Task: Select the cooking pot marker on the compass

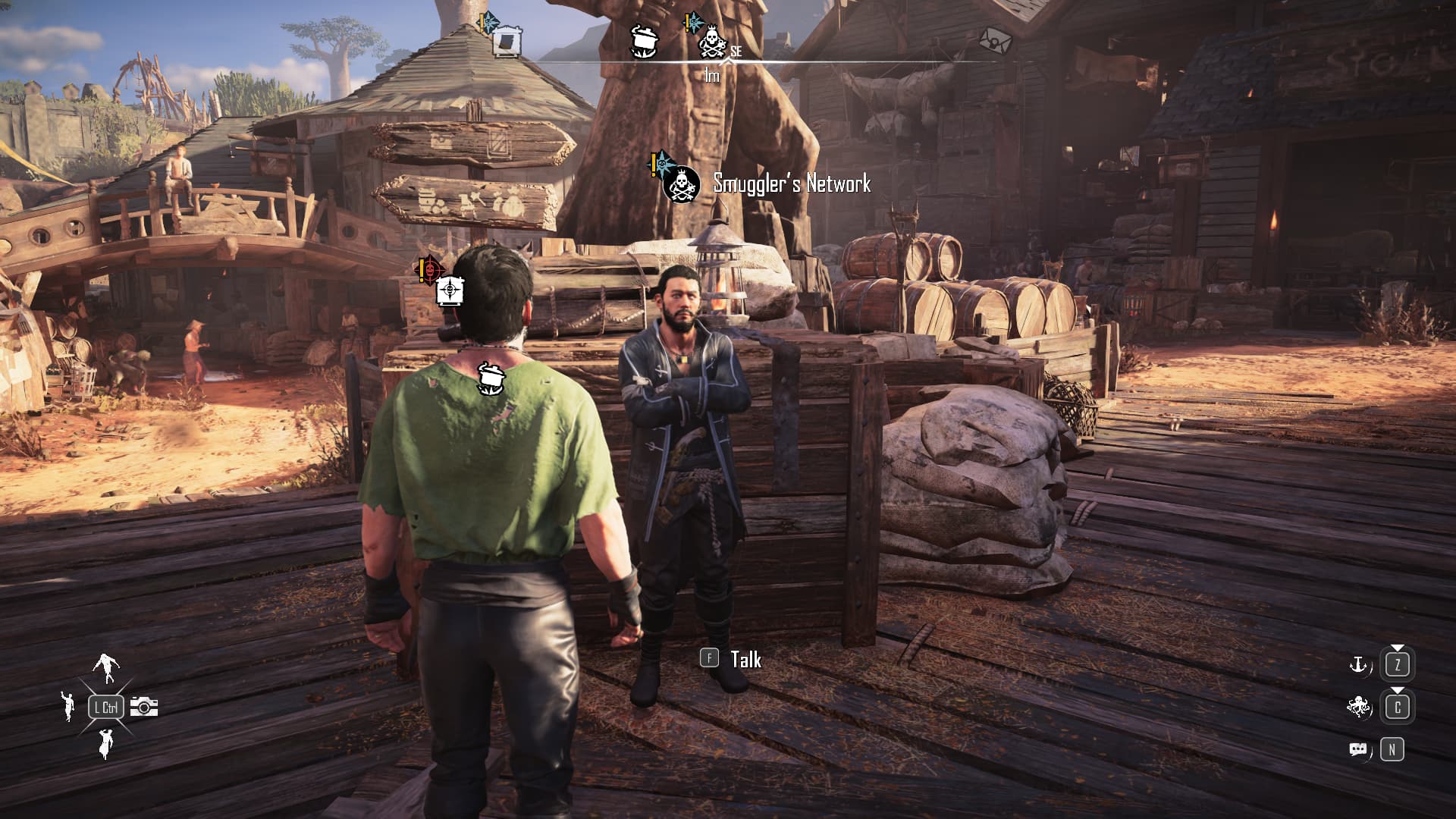Action: [x=645, y=41]
